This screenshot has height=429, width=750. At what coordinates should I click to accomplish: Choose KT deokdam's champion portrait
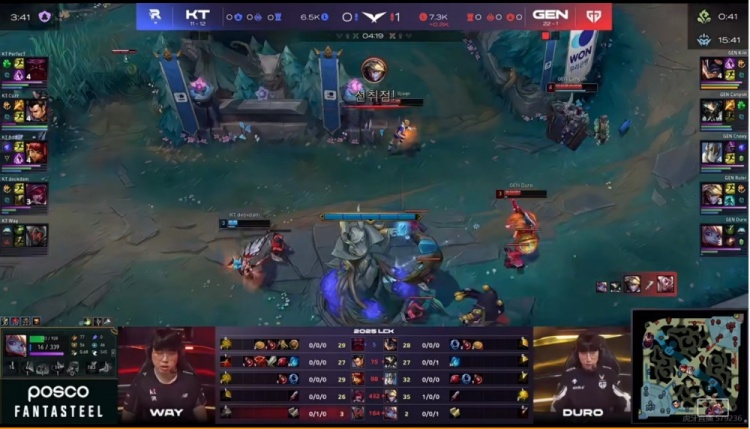click(36, 193)
